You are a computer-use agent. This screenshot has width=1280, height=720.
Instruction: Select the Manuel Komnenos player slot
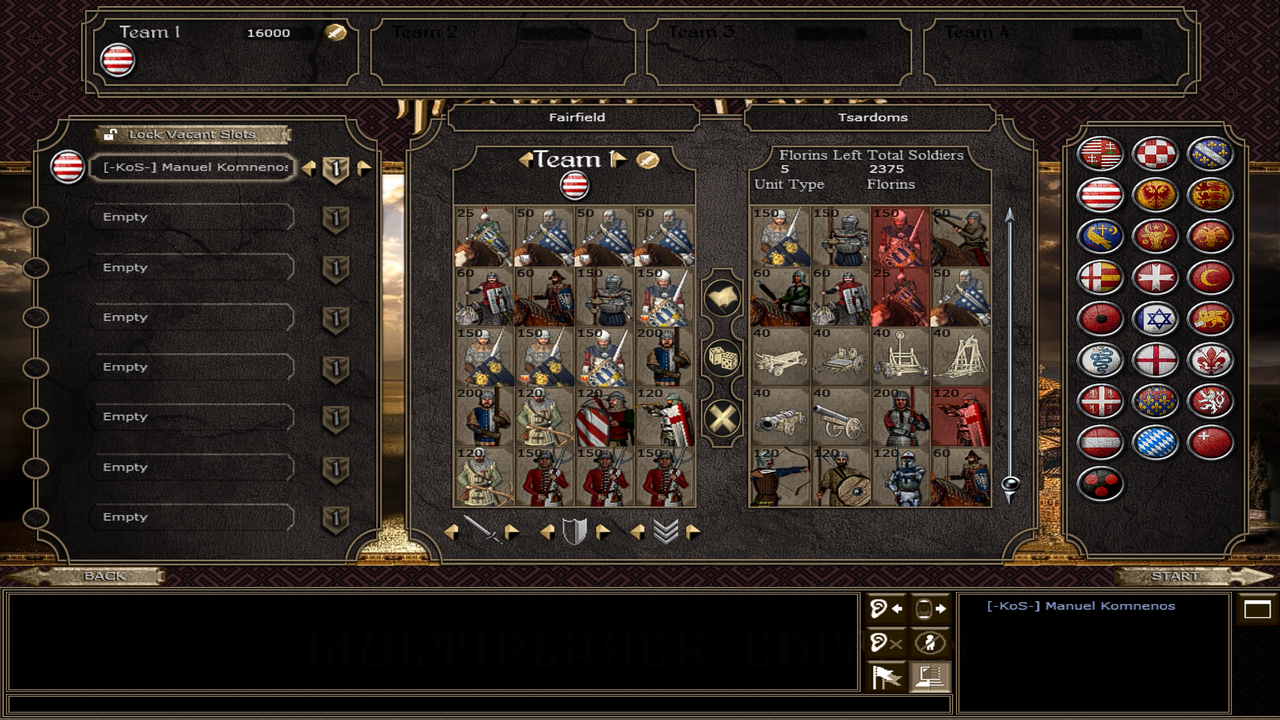(x=195, y=167)
